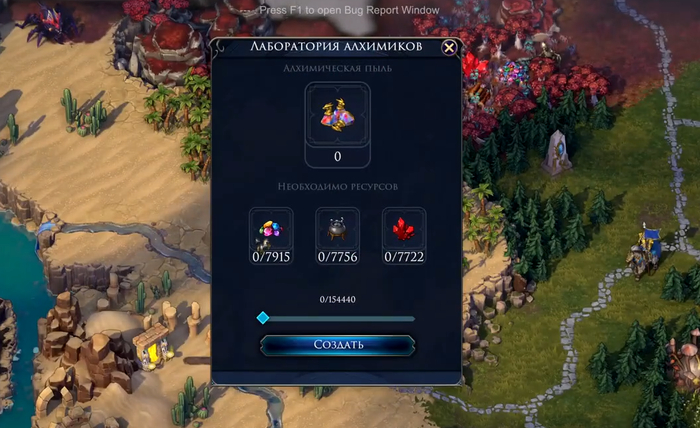The width and height of the screenshot is (700, 428).
Task: Select the colorful gems resource icon
Action: tap(271, 229)
